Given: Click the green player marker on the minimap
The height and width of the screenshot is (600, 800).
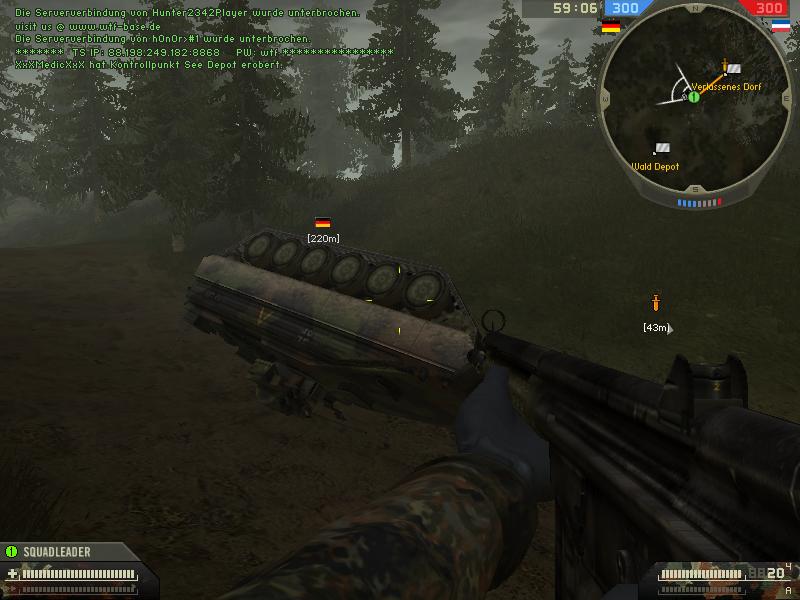Looking at the screenshot, I should tap(693, 97).
